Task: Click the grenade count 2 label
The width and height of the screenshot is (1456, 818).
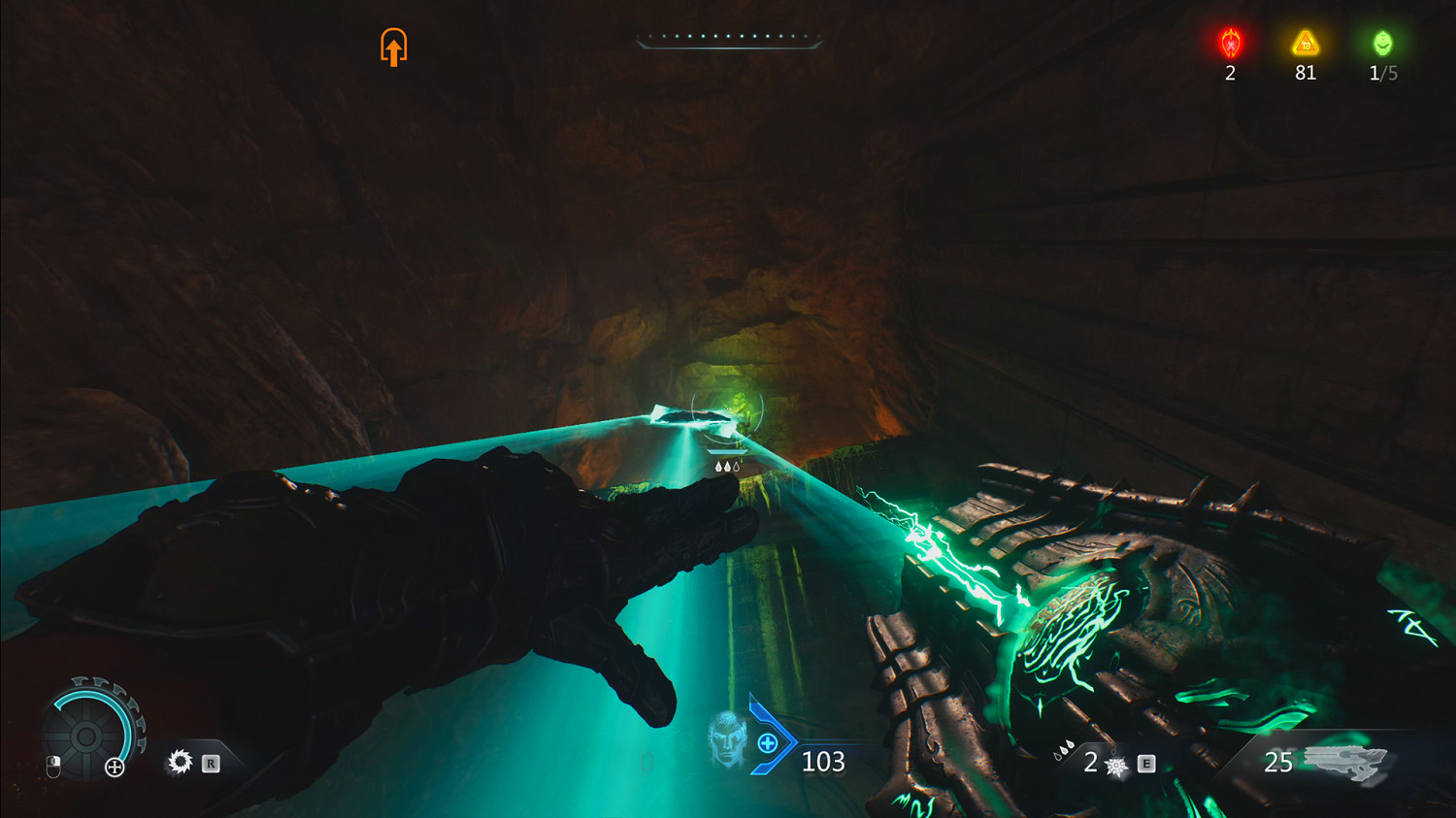Action: [x=1089, y=763]
